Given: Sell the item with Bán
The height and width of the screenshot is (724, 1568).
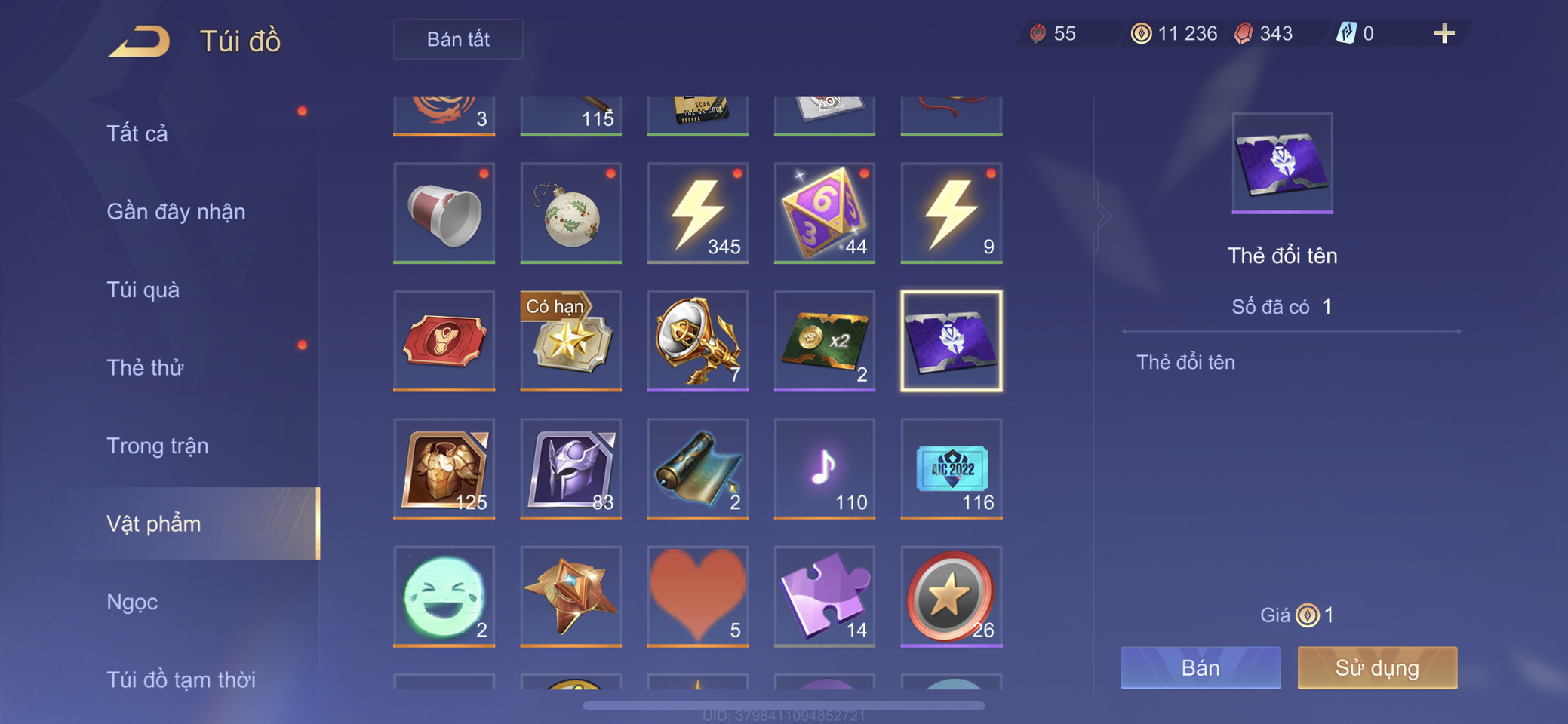Looking at the screenshot, I should [x=1200, y=667].
